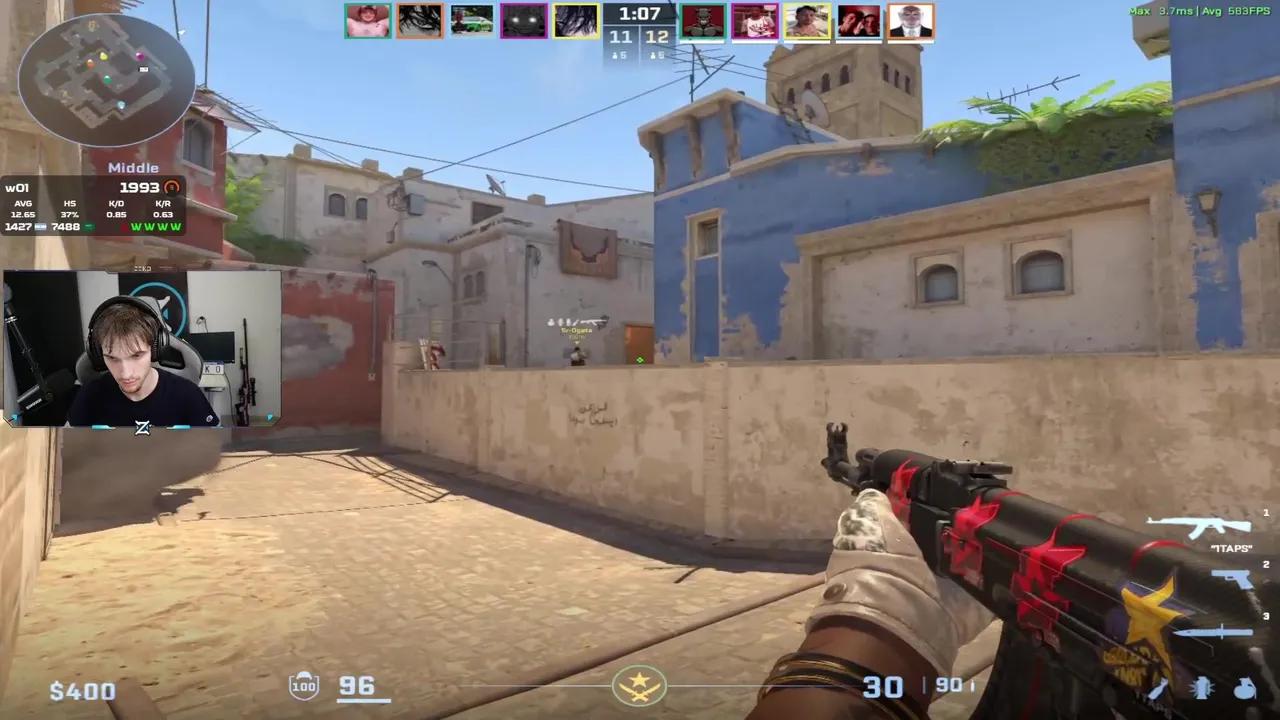This screenshot has height=720, width=1280.
Task: Select the T score tab showing 12
Action: [658, 37]
